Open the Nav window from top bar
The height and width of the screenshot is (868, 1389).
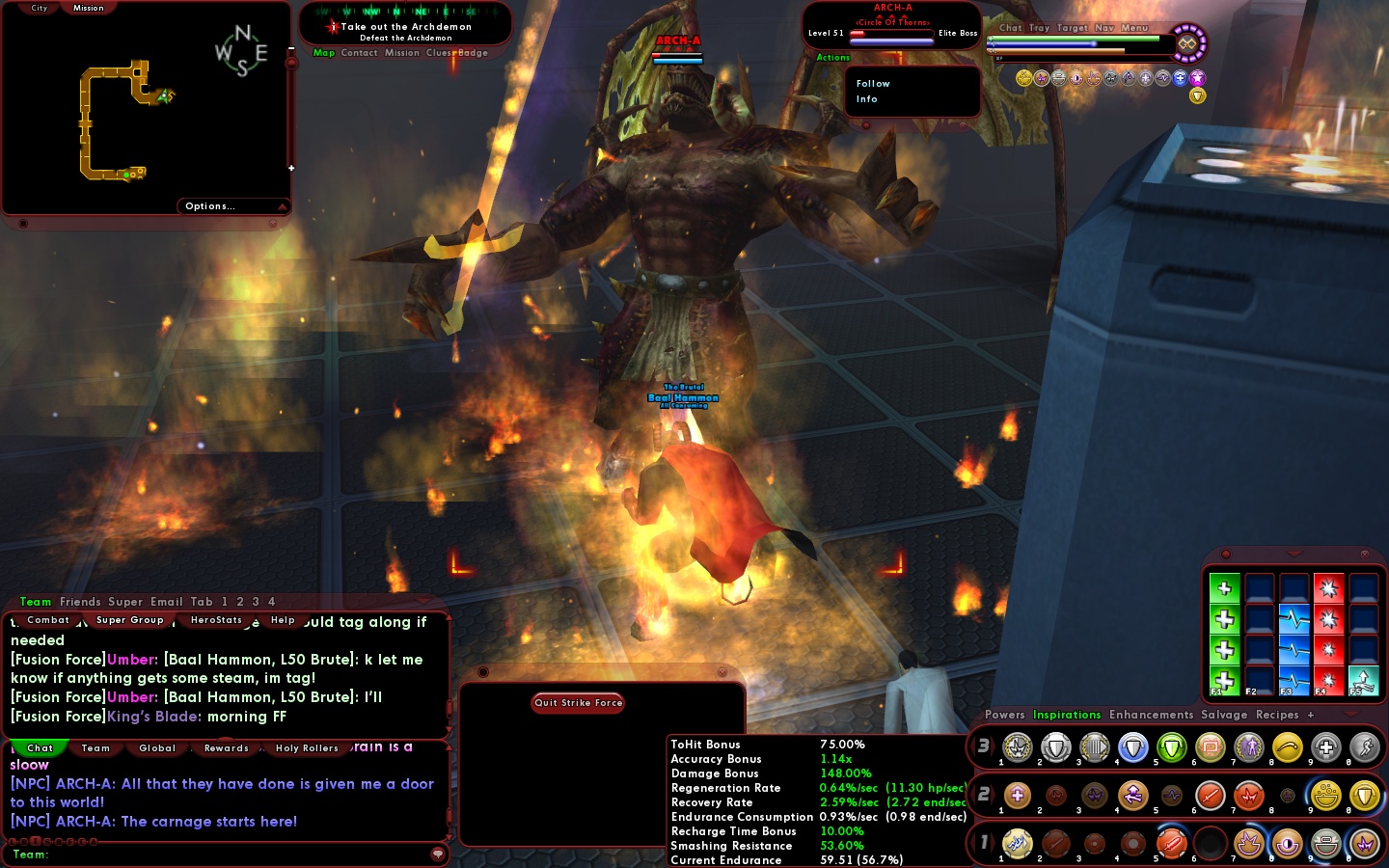(1104, 28)
